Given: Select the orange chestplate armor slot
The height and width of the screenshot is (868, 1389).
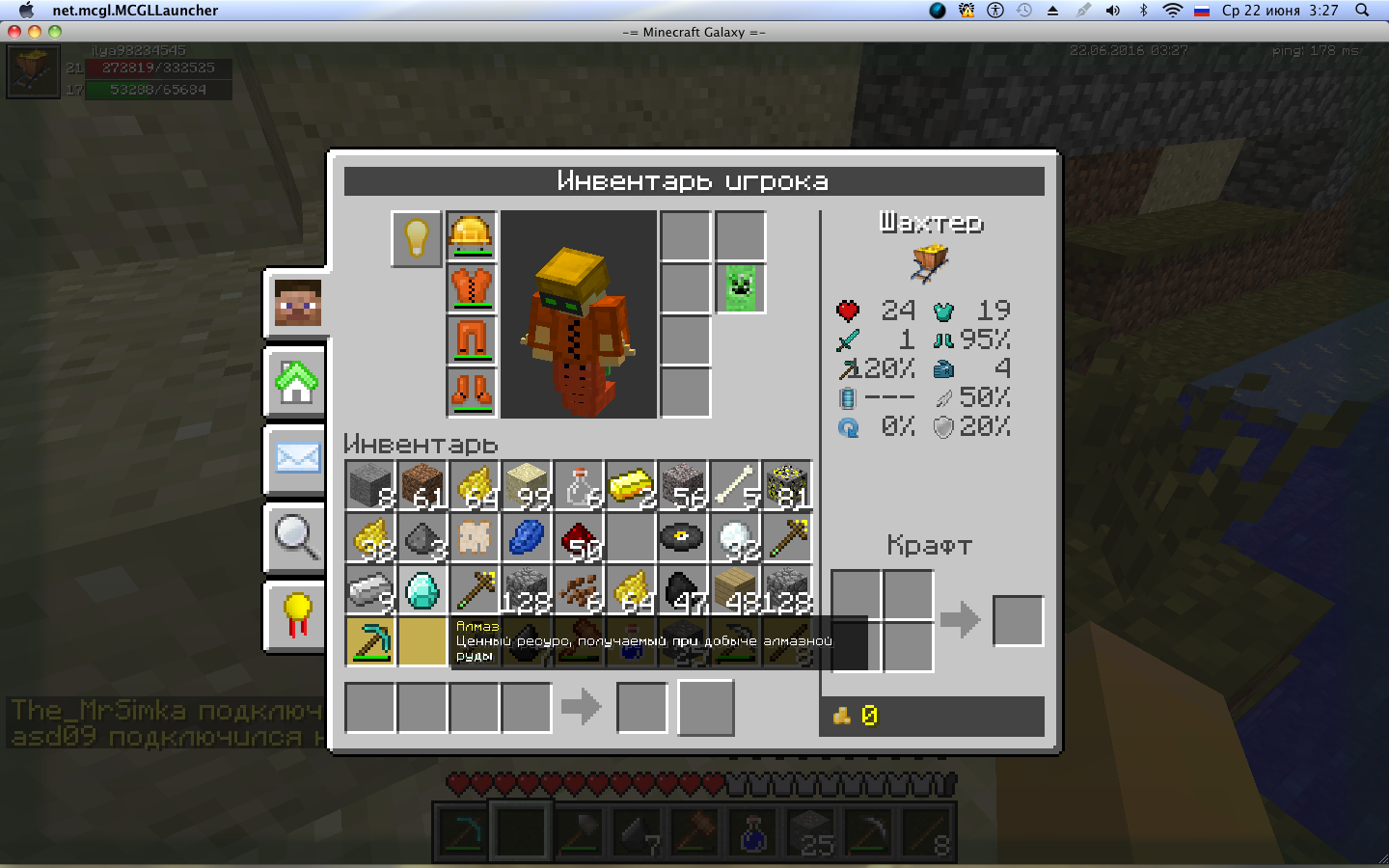Looking at the screenshot, I should (472, 288).
